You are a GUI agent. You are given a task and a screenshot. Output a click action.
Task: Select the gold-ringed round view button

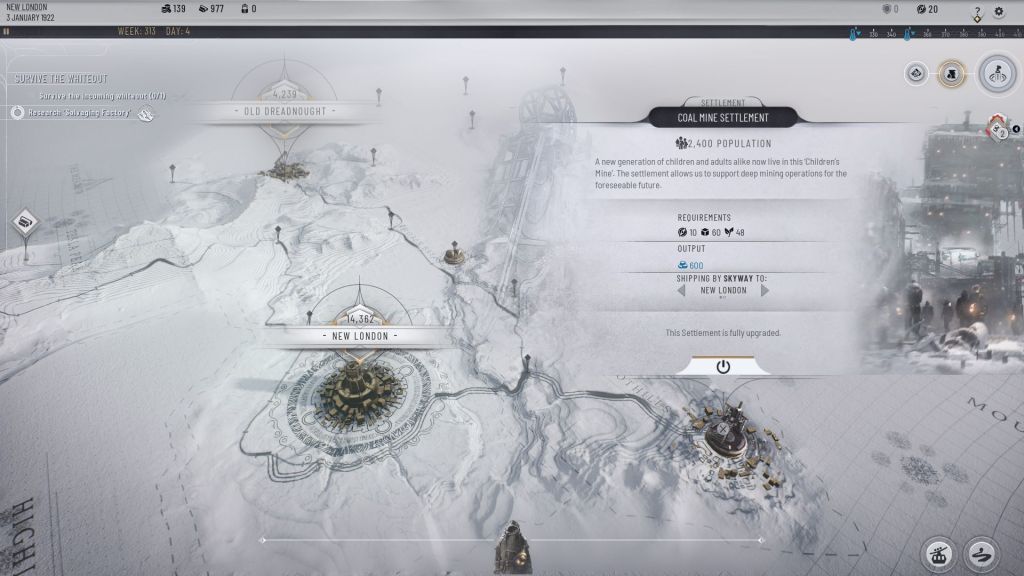click(x=951, y=73)
